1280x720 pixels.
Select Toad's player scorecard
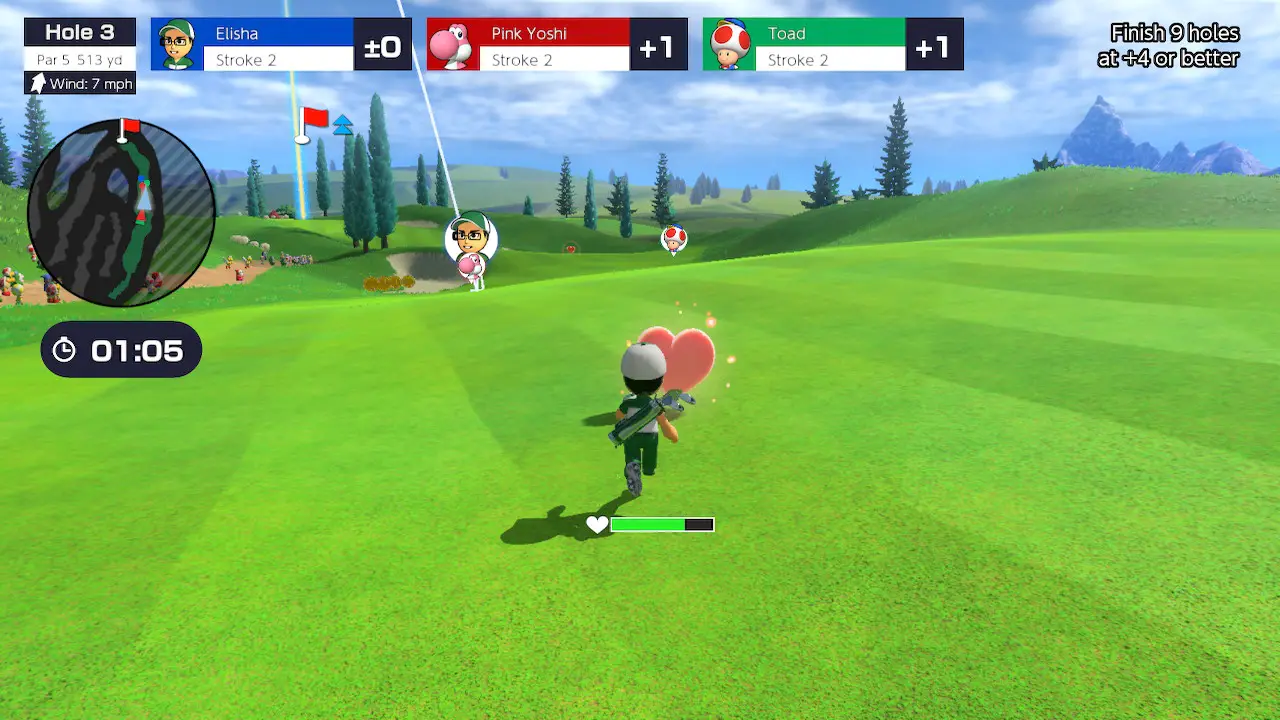pyautogui.click(x=833, y=45)
